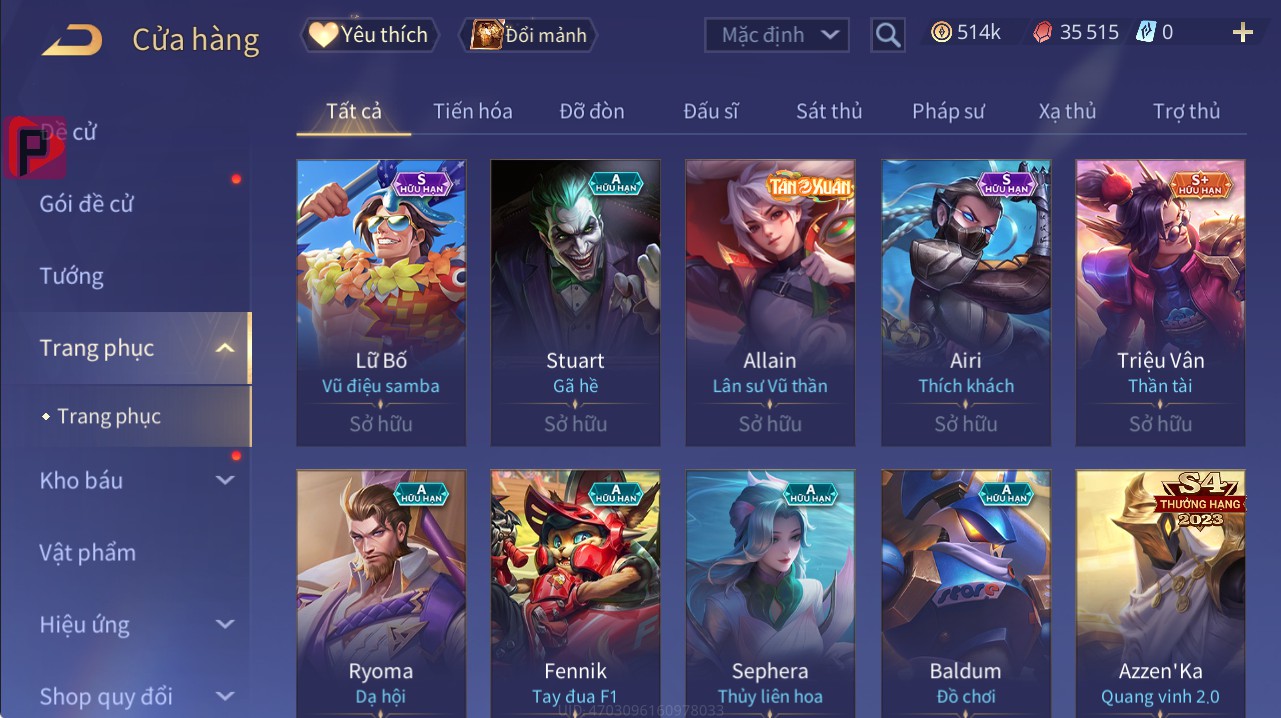Choose the Pháp sư tab
Viewport: 1281px width, 718px height.
(948, 111)
